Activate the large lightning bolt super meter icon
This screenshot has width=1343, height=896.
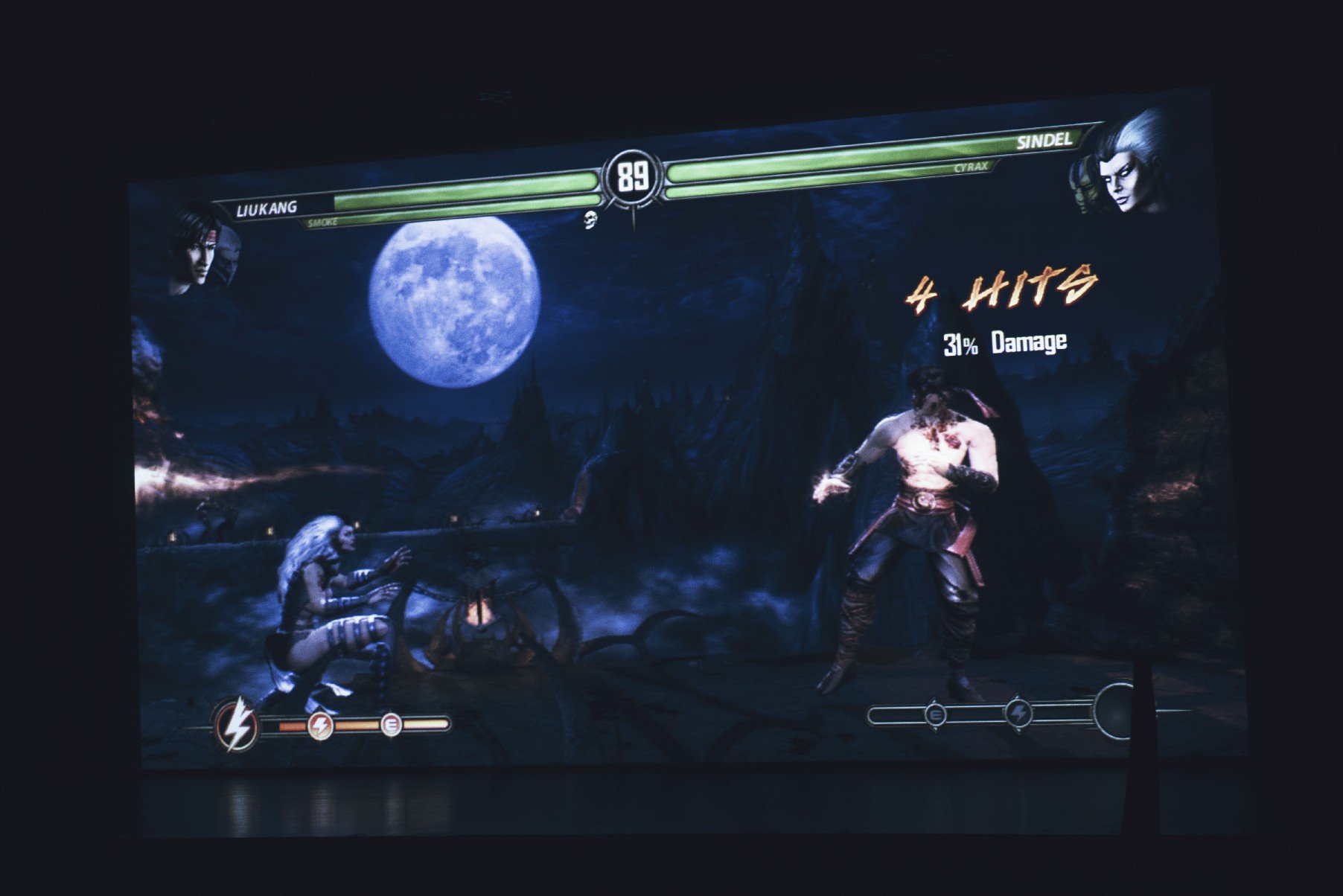237,724
